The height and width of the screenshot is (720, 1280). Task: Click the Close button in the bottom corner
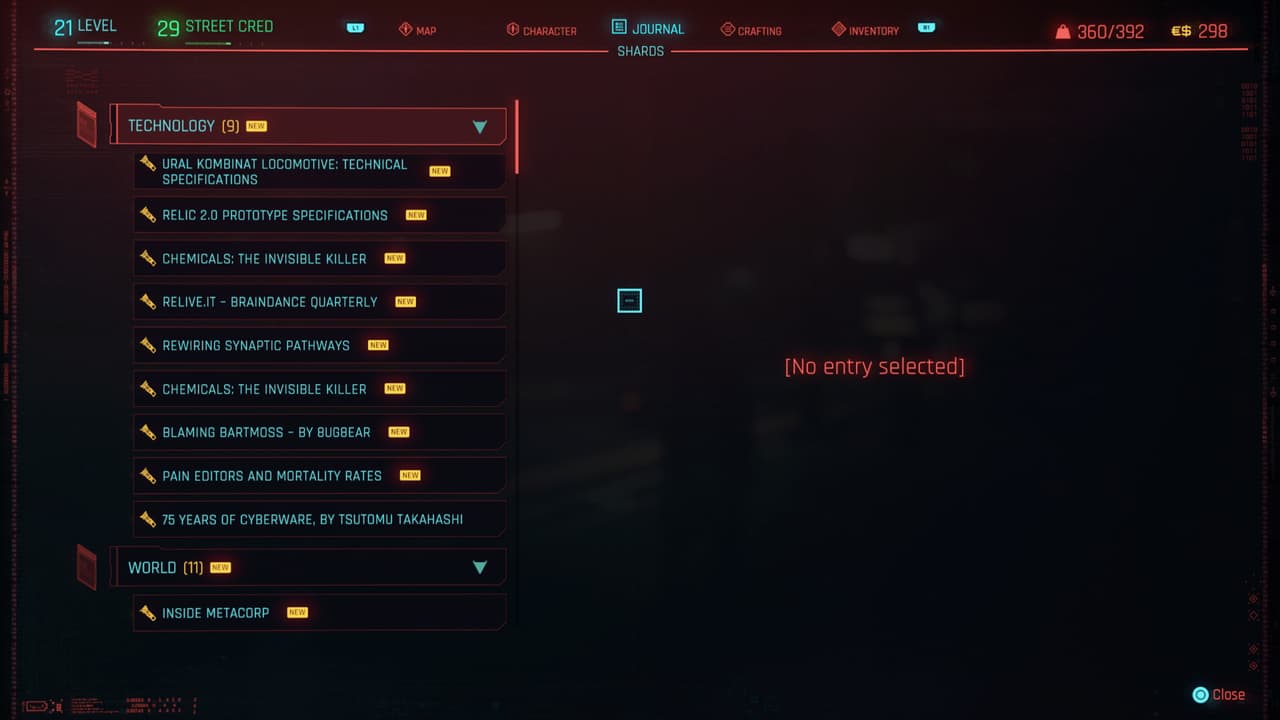point(1219,694)
